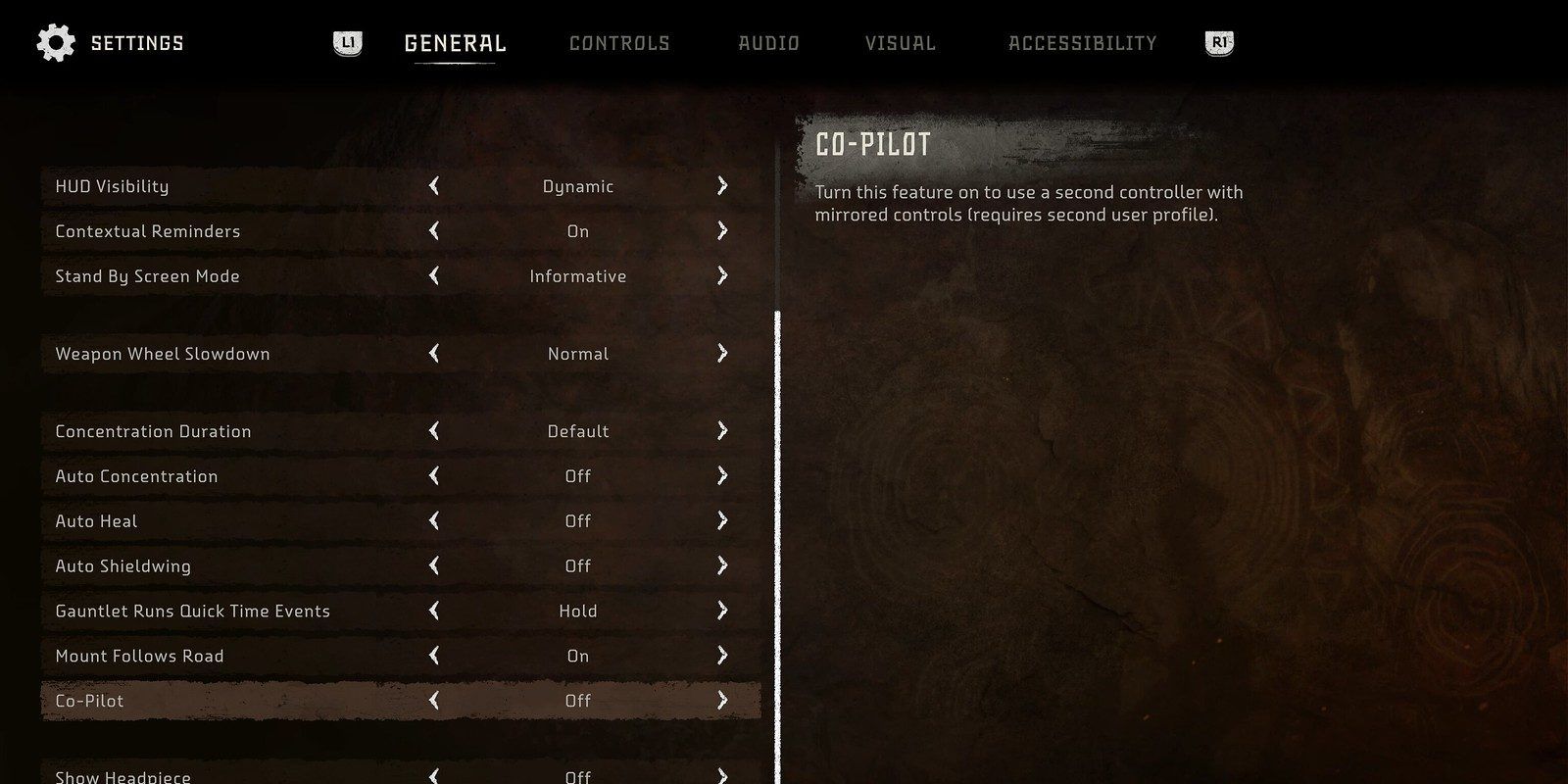
Task: Click the L1 shoulder button icon
Action: [x=348, y=42]
